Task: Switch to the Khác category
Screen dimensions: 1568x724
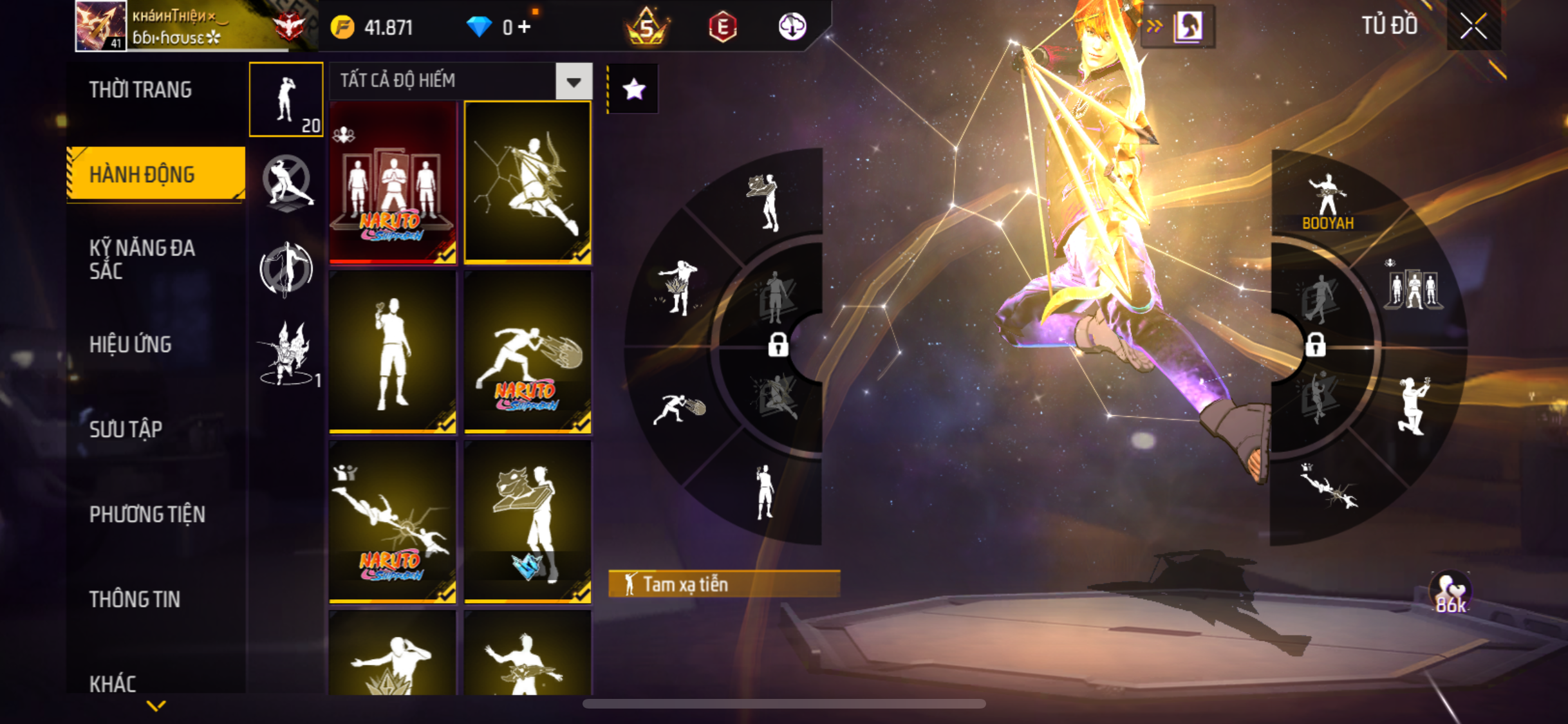Action: [x=113, y=683]
